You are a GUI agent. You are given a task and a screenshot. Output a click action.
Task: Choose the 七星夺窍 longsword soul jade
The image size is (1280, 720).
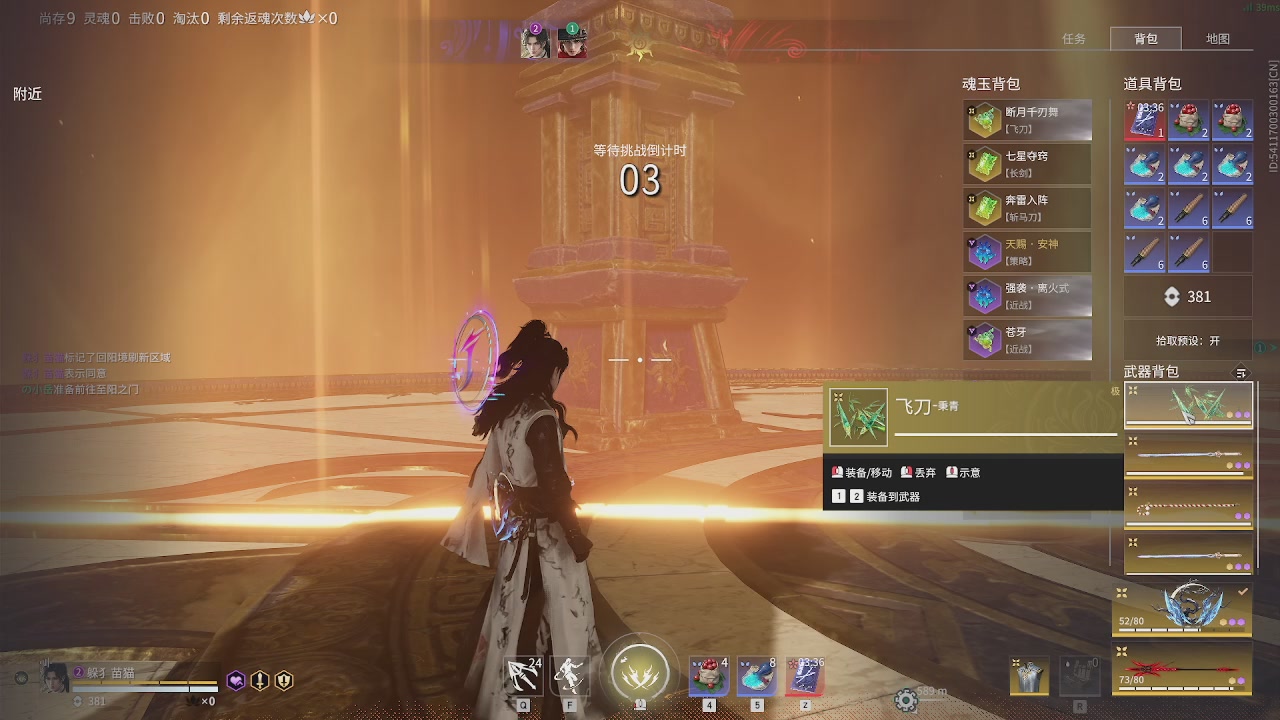click(1027, 165)
